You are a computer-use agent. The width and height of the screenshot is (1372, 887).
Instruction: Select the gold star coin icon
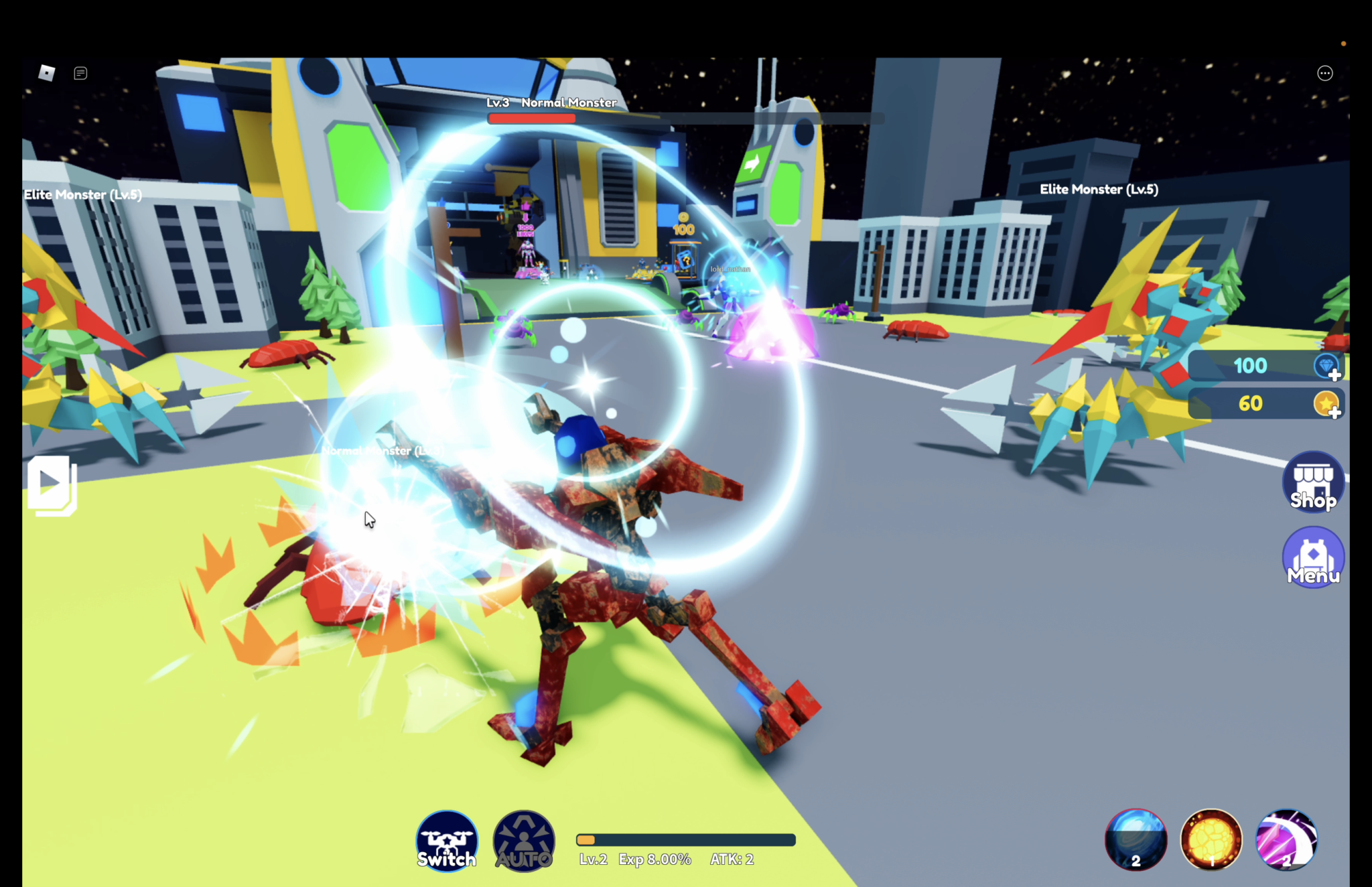point(1326,404)
